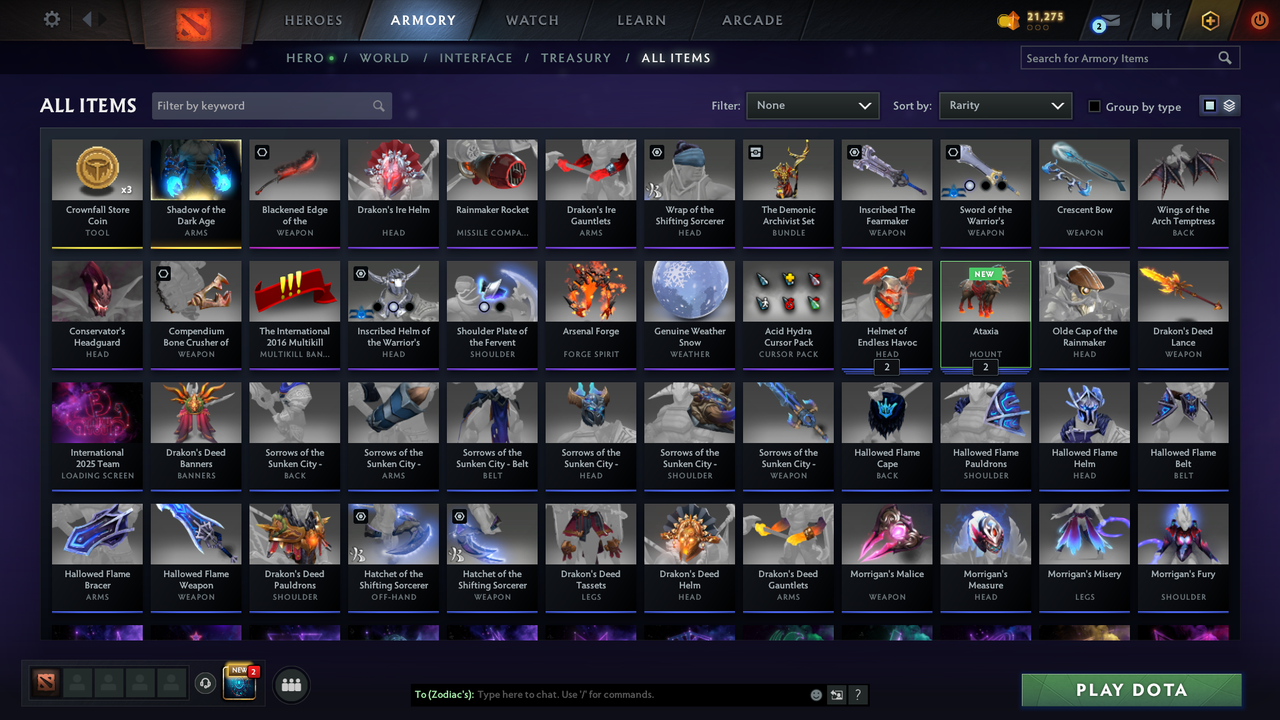Open the friends list icon near chat
Image resolution: width=1280 pixels, height=720 pixels.
290,684
